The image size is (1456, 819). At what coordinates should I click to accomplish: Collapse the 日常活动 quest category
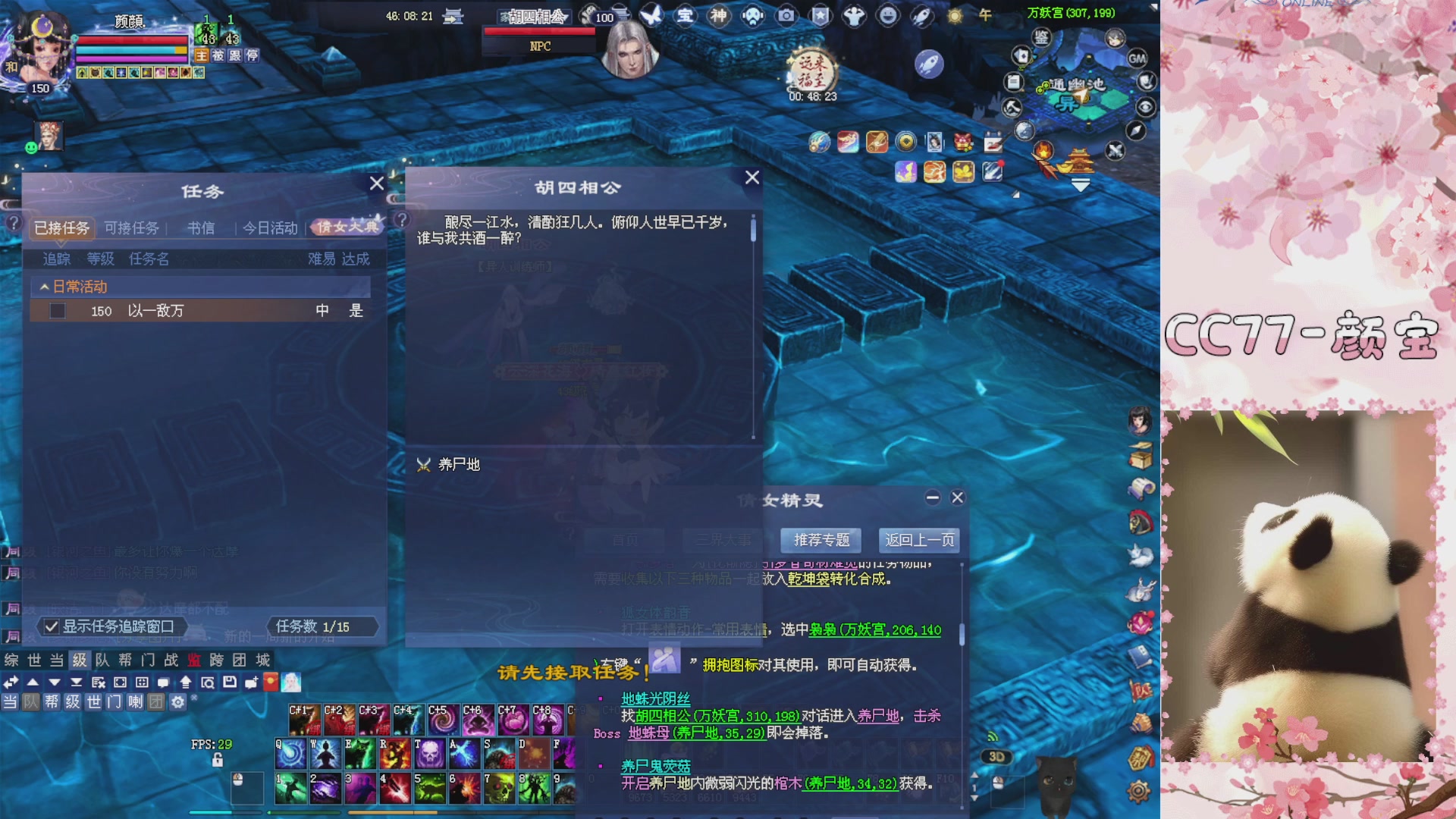point(43,287)
